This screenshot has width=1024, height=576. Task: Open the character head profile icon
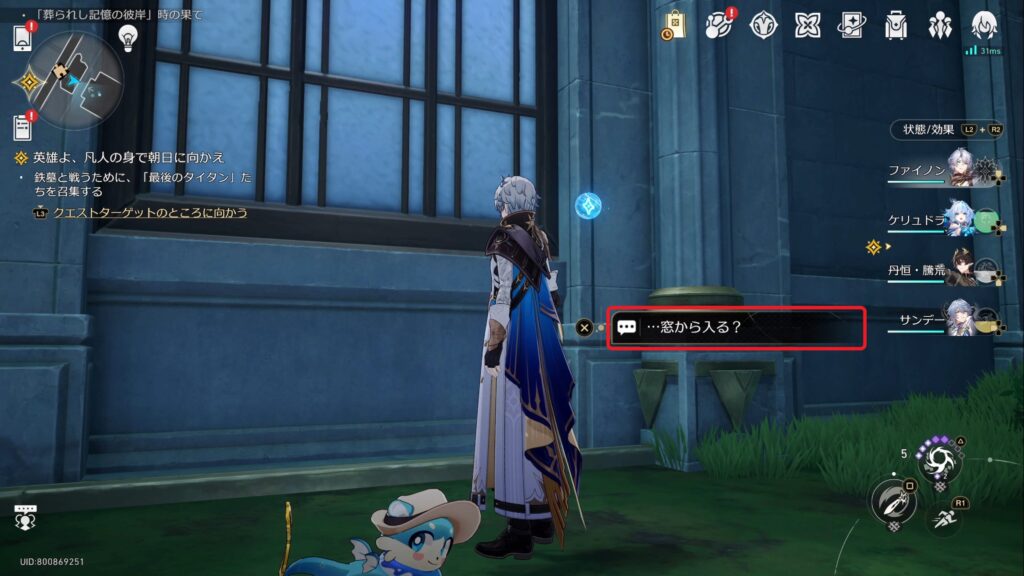click(x=985, y=26)
